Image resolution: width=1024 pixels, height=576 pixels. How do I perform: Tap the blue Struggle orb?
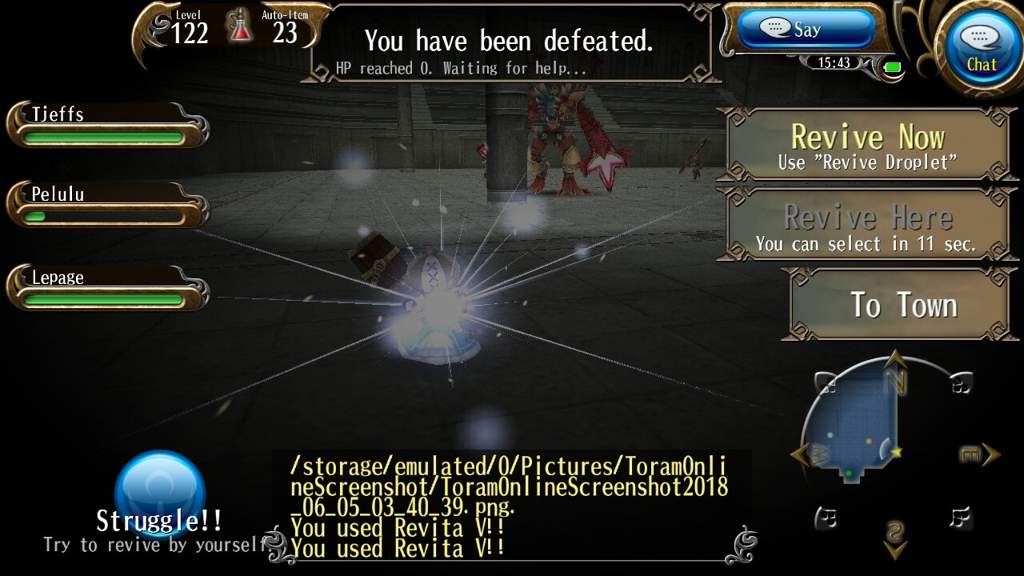pos(160,495)
